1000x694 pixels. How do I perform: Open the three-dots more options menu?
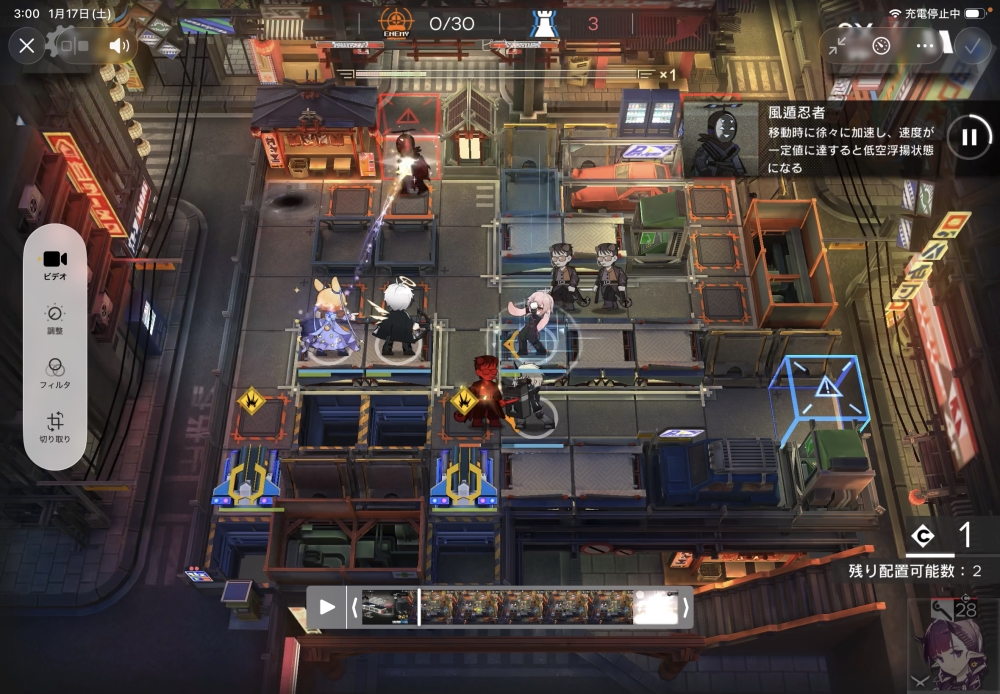point(925,45)
